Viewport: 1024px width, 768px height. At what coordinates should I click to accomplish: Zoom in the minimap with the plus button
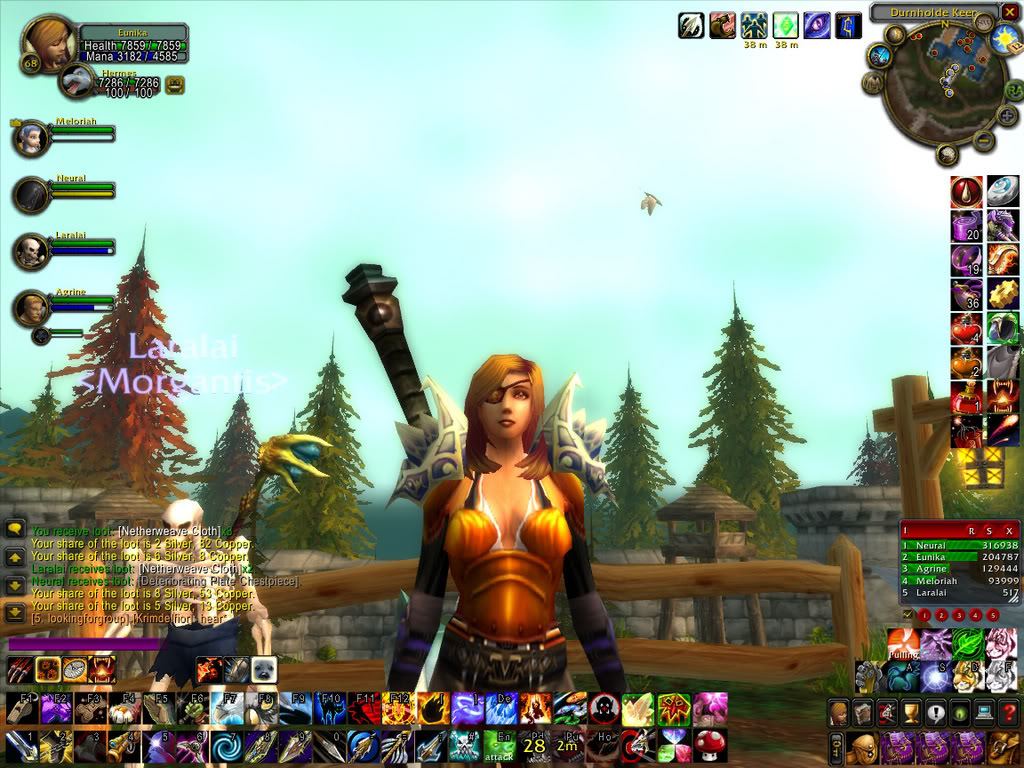click(x=1007, y=116)
